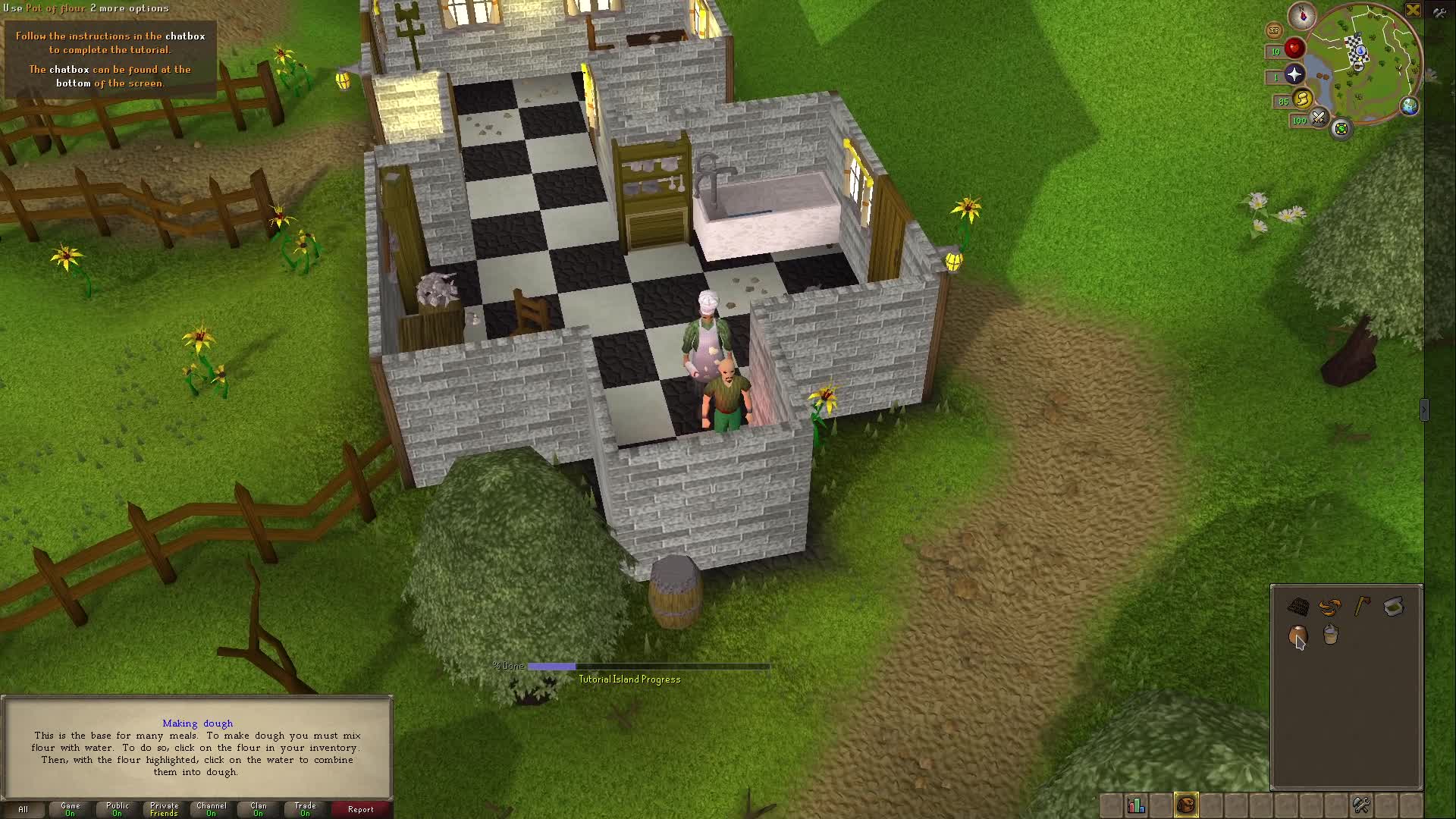
Task: Select the pot of flour in inventory
Action: [1297, 635]
